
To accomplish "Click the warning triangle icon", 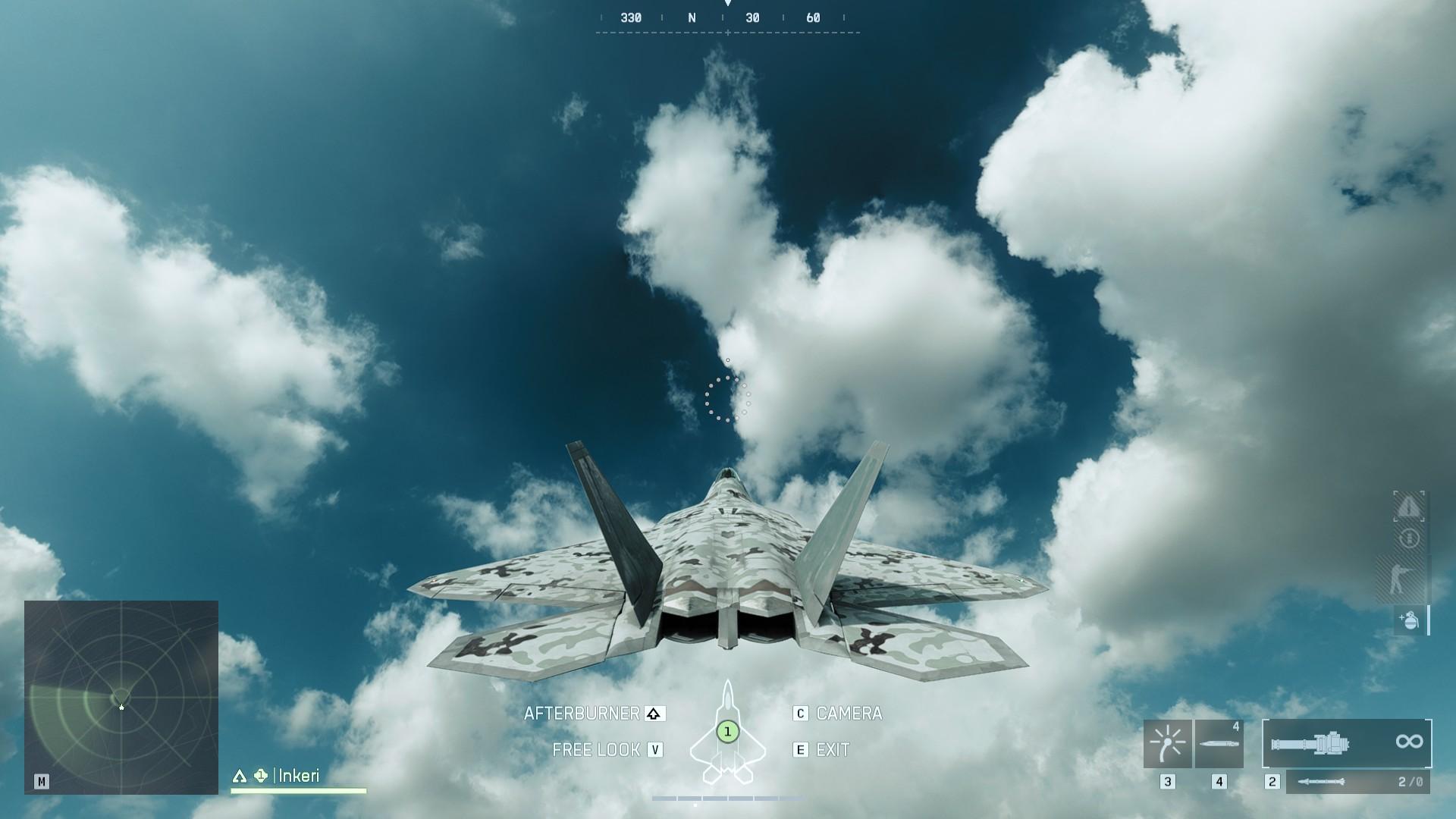I will (x=1409, y=507).
